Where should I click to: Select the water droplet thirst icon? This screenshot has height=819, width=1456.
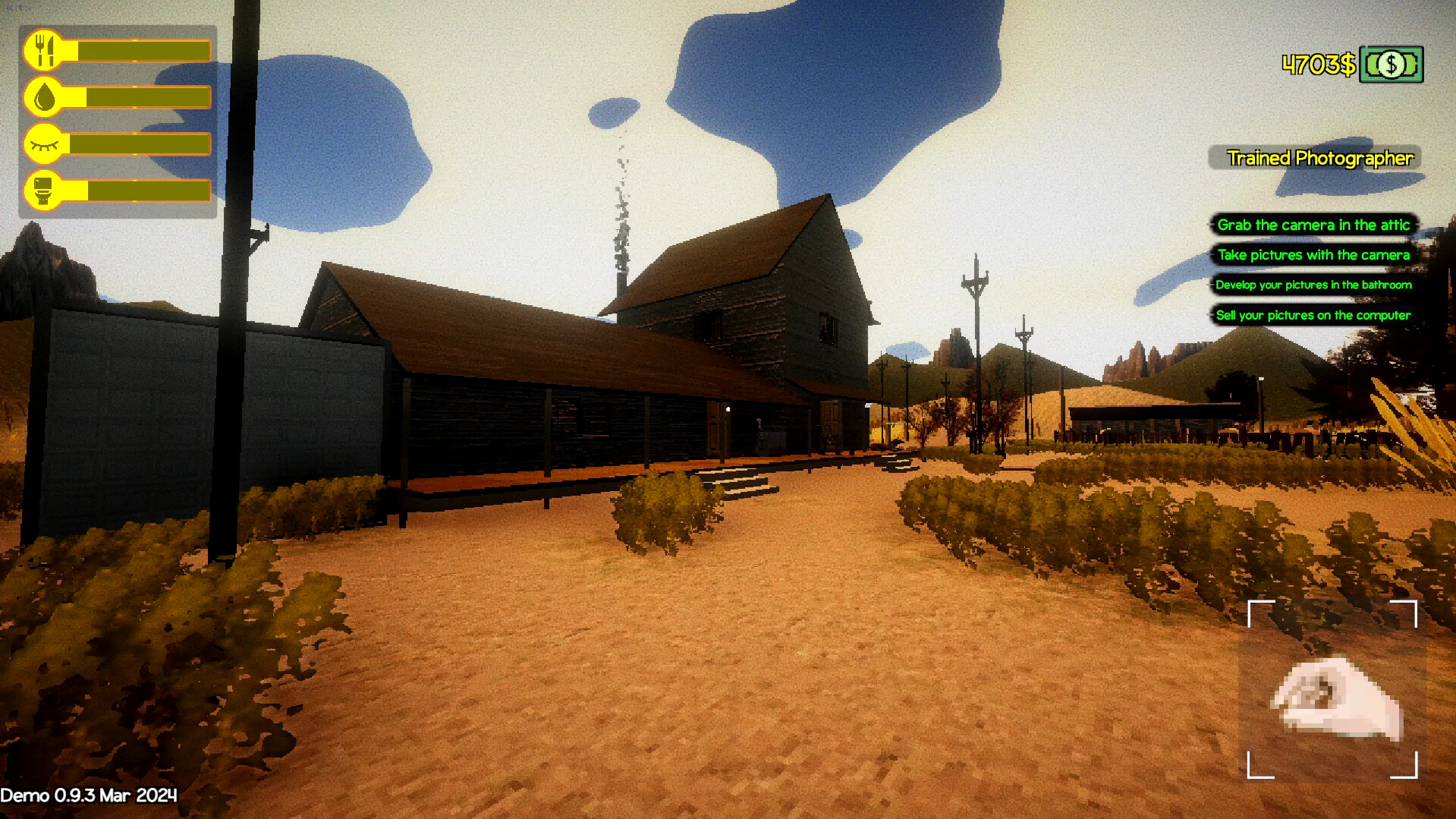tap(46, 97)
